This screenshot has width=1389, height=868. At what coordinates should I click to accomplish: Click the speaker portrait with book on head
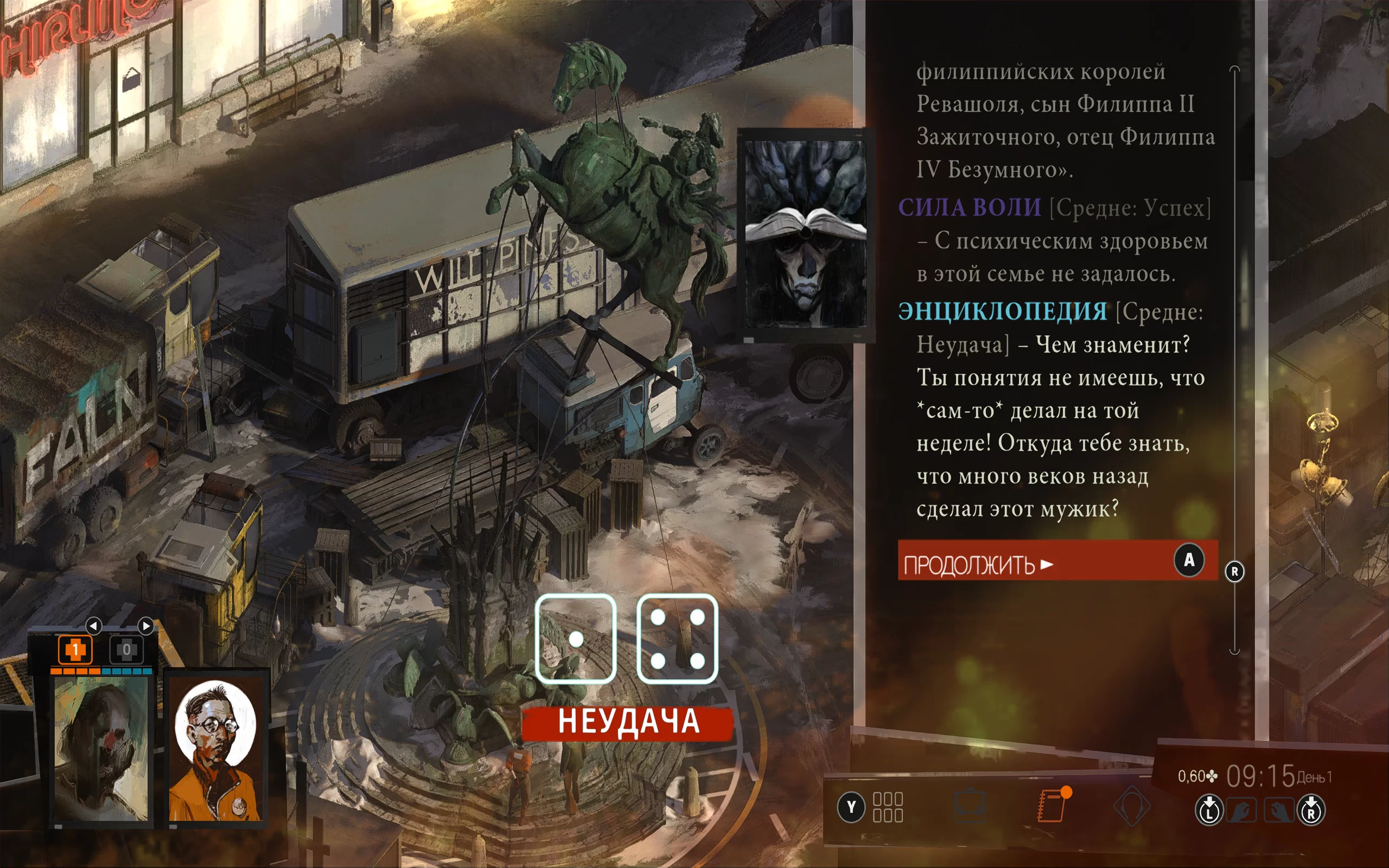805,234
